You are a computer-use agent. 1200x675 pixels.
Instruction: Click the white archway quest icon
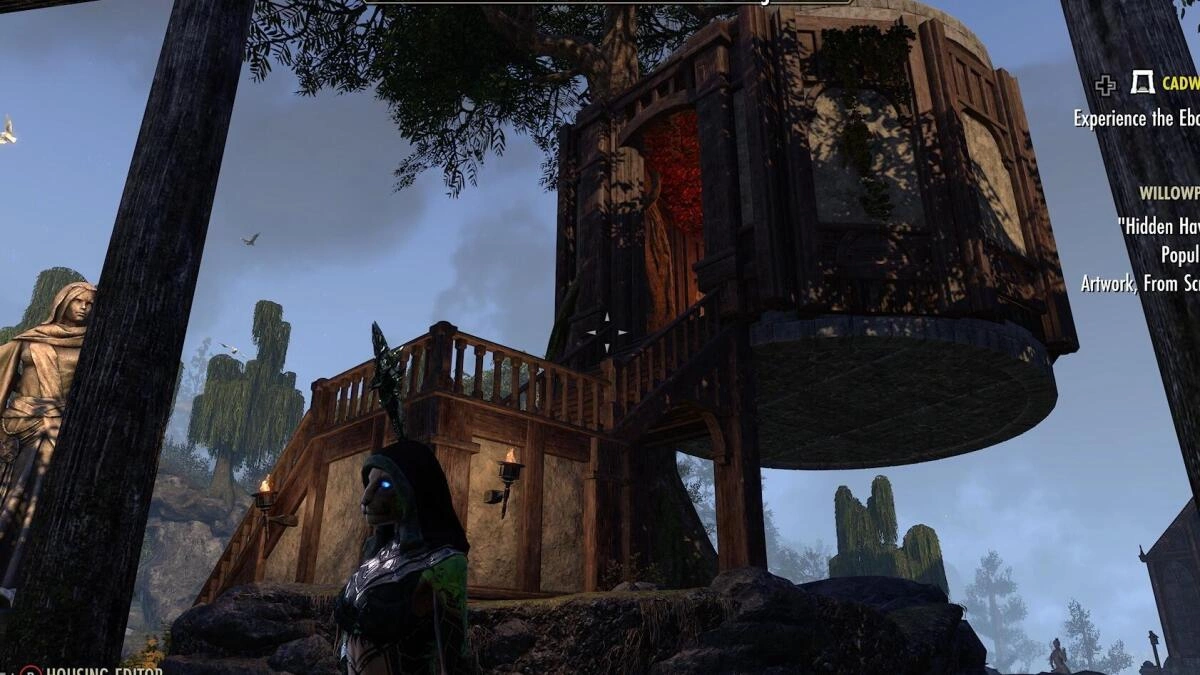pyautogui.click(x=1142, y=84)
